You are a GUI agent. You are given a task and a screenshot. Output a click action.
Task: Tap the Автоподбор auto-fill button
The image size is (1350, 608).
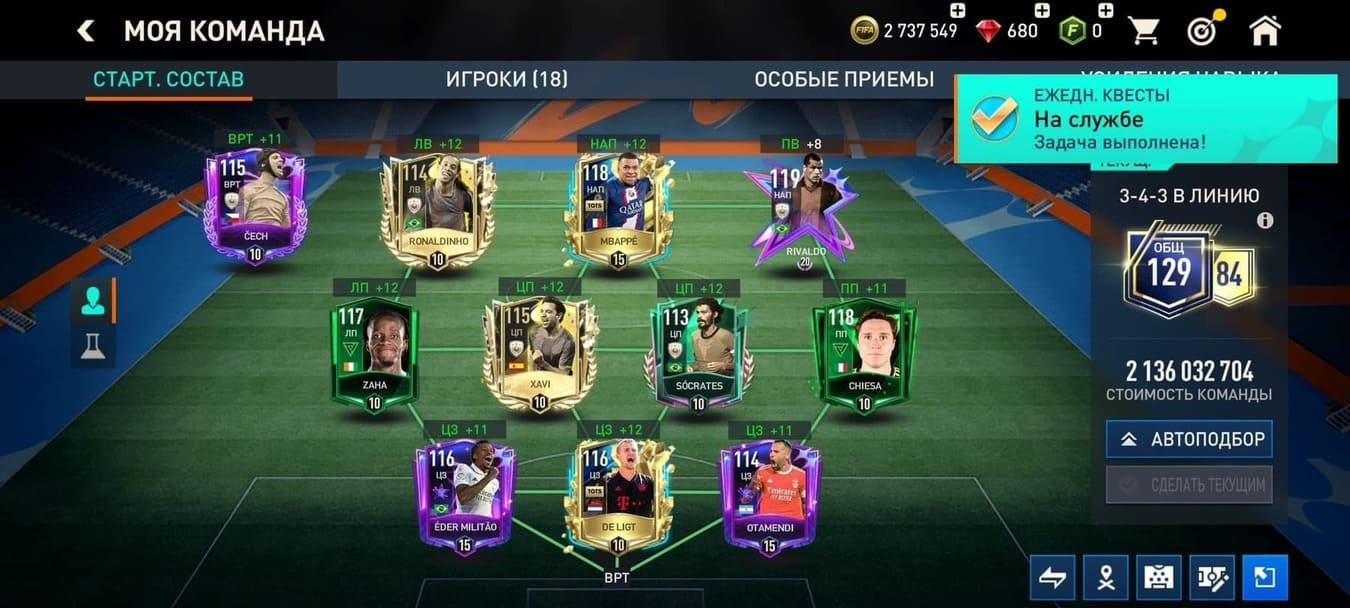tap(1189, 439)
